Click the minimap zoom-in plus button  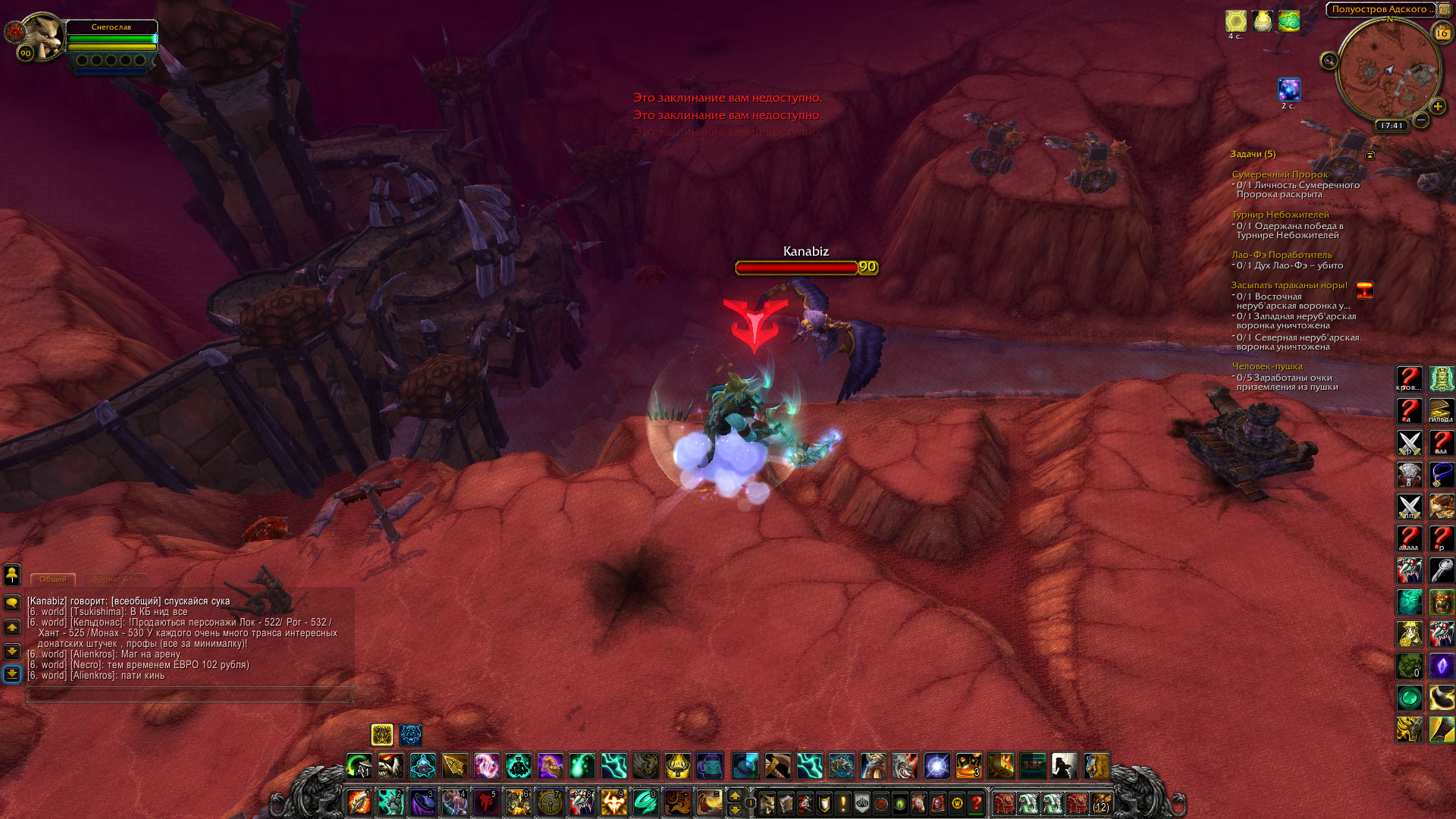(x=1437, y=107)
